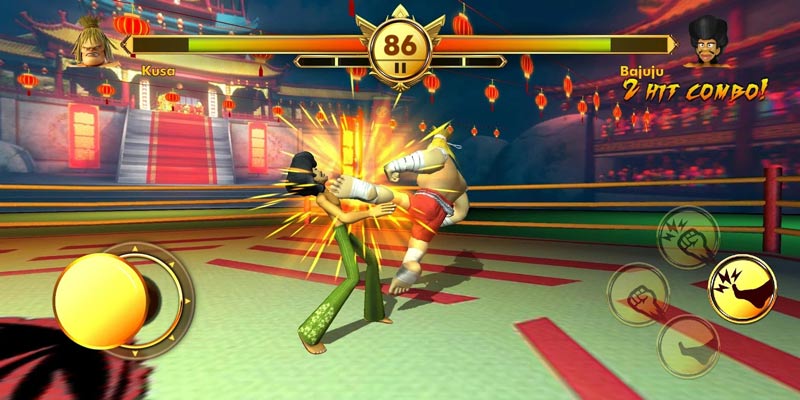Use the plain fist light punch button
The height and width of the screenshot is (400, 800).
tap(637, 294)
